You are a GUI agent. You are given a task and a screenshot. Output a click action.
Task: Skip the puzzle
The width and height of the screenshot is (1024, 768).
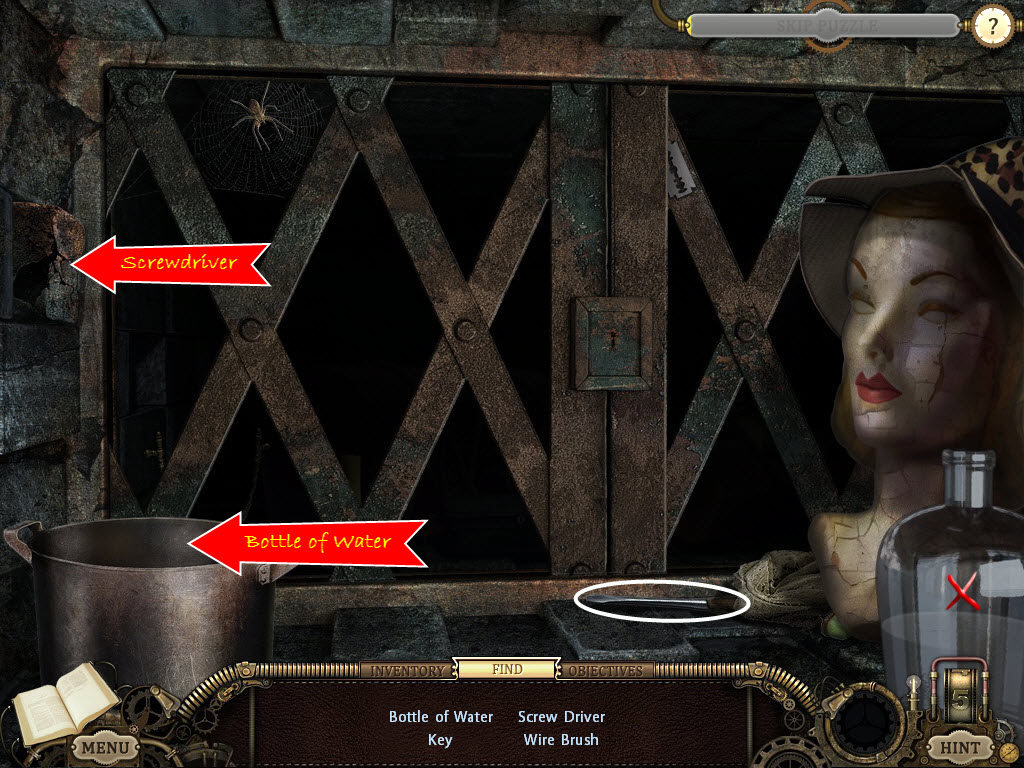point(825,25)
